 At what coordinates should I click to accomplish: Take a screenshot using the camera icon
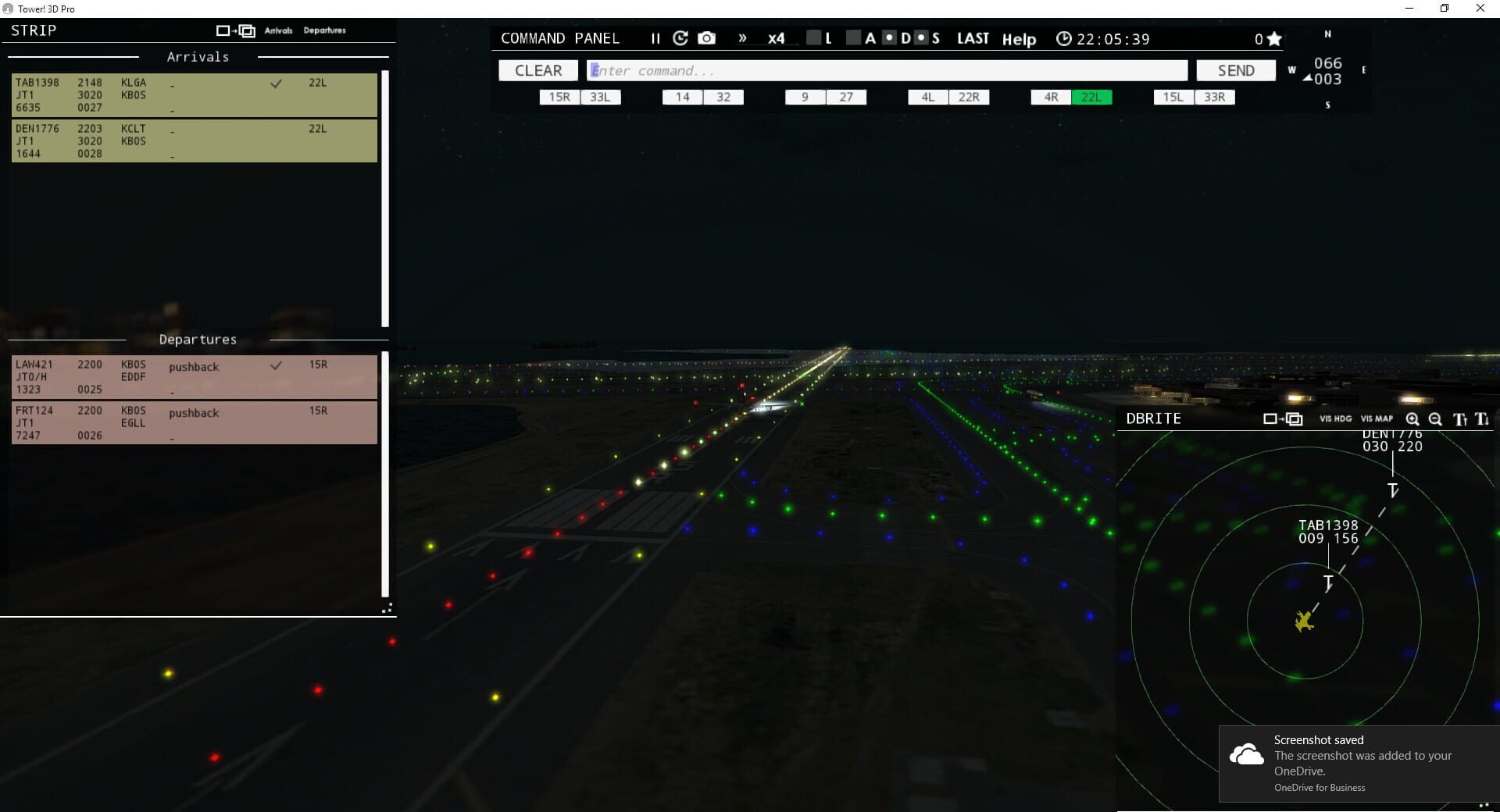tap(706, 37)
